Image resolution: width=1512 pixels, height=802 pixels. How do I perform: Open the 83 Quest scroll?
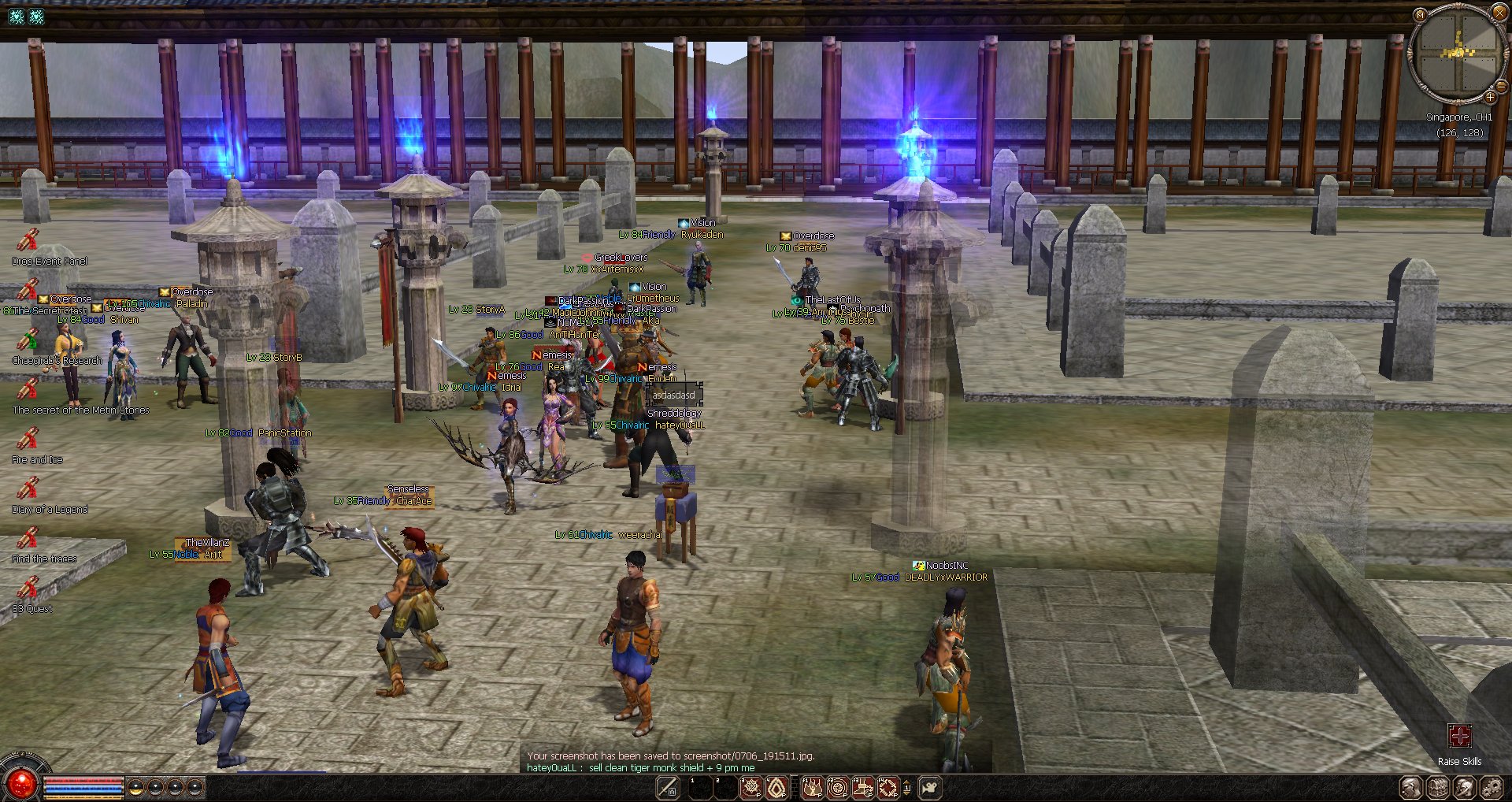[x=28, y=588]
